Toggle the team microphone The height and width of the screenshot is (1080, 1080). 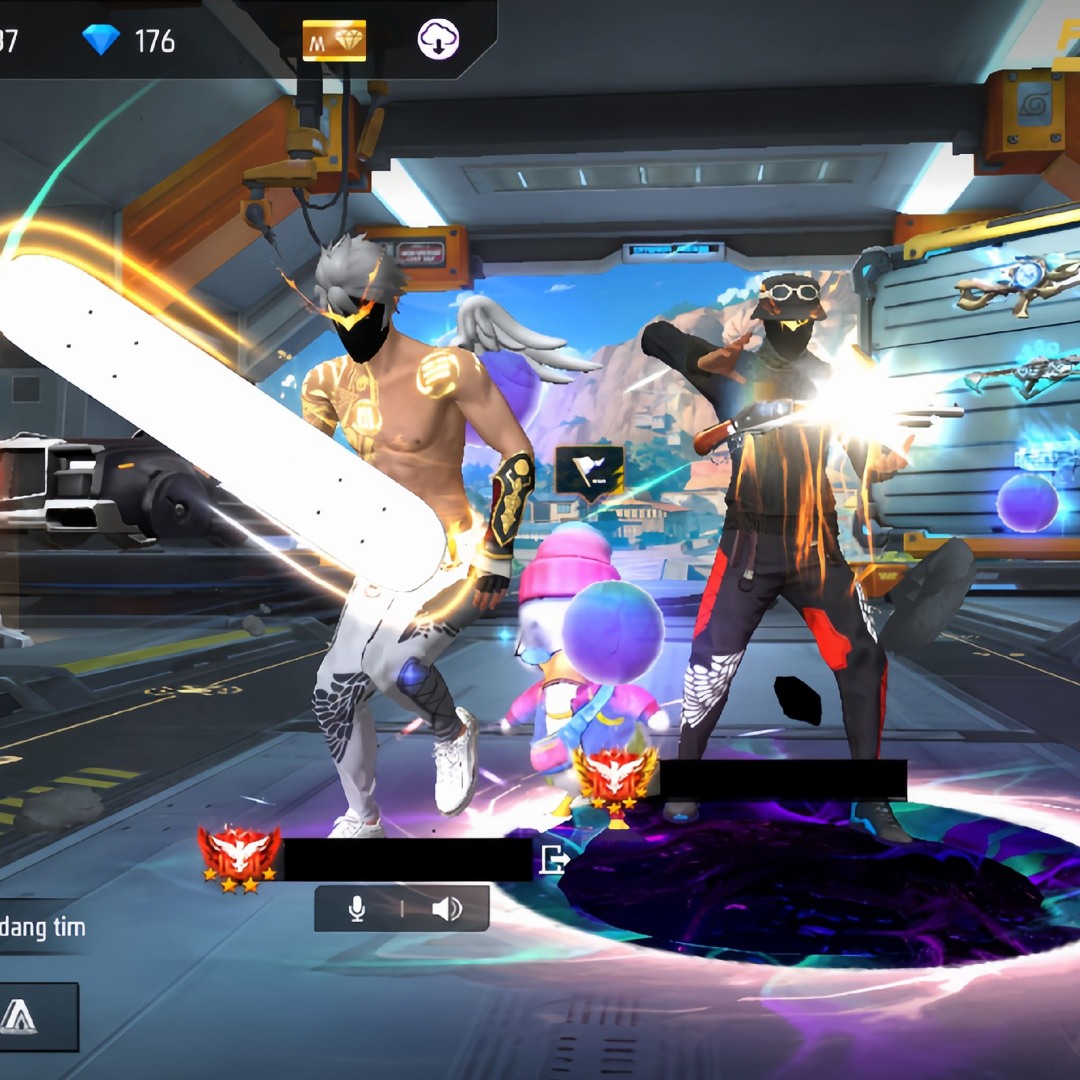[x=356, y=908]
